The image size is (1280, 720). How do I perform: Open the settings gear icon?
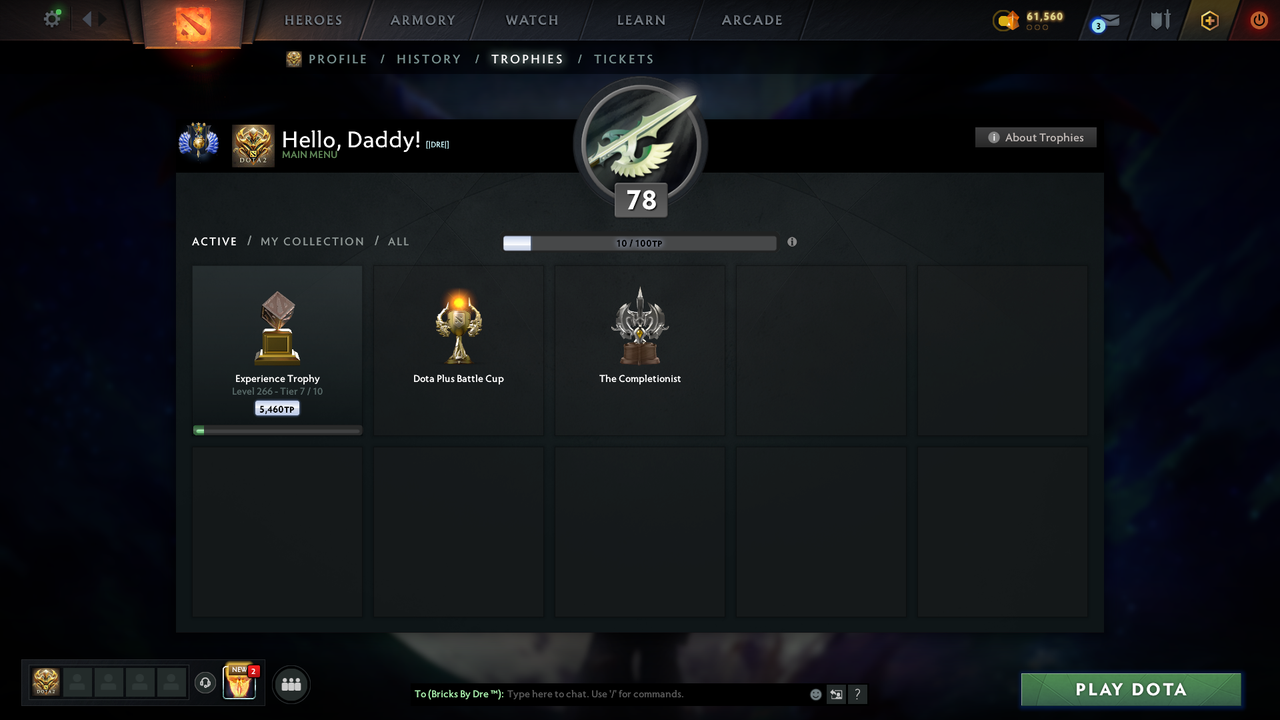tap(52, 18)
